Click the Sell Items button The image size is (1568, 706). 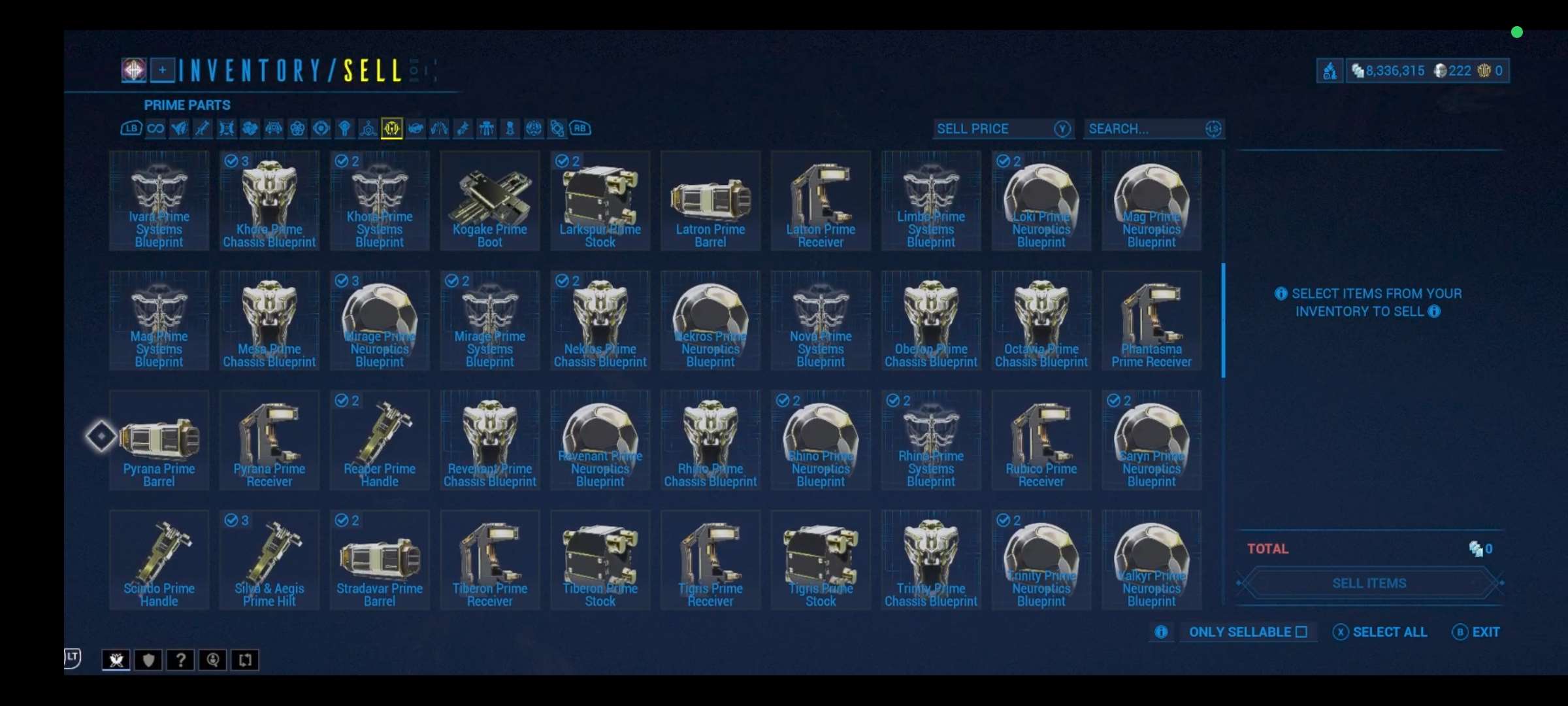pos(1369,583)
